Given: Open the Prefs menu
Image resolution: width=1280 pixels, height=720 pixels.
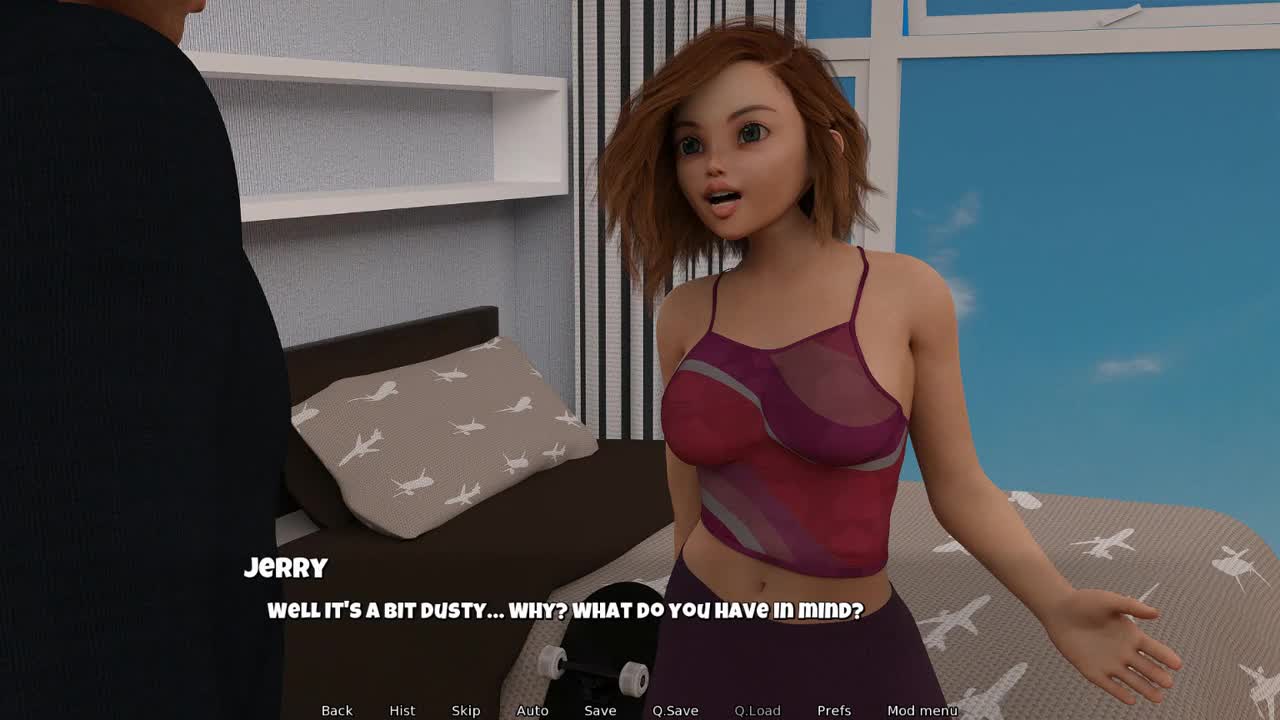Looking at the screenshot, I should (x=834, y=710).
